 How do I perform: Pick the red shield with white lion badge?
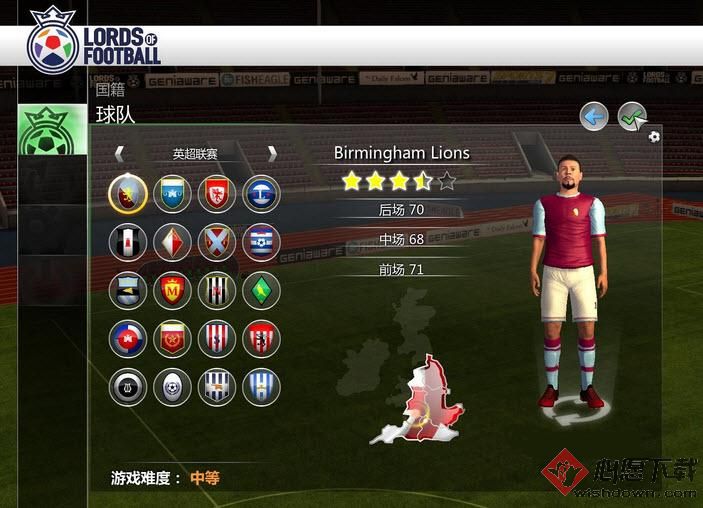click(216, 193)
